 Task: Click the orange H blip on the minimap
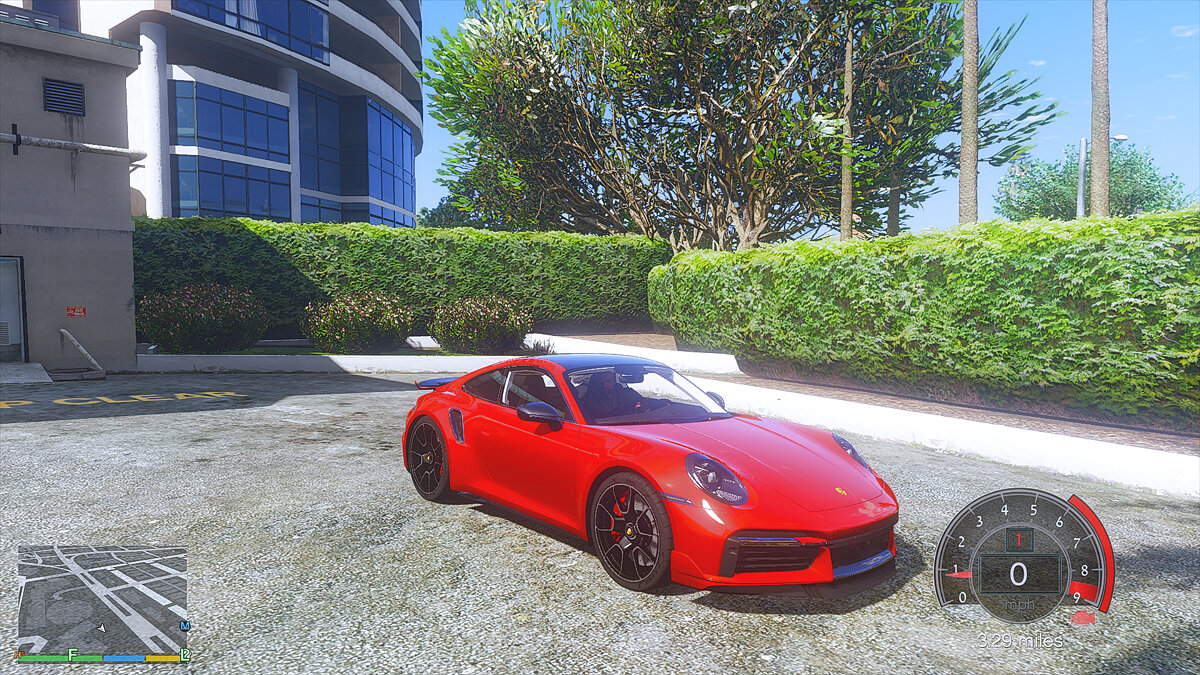(19, 654)
